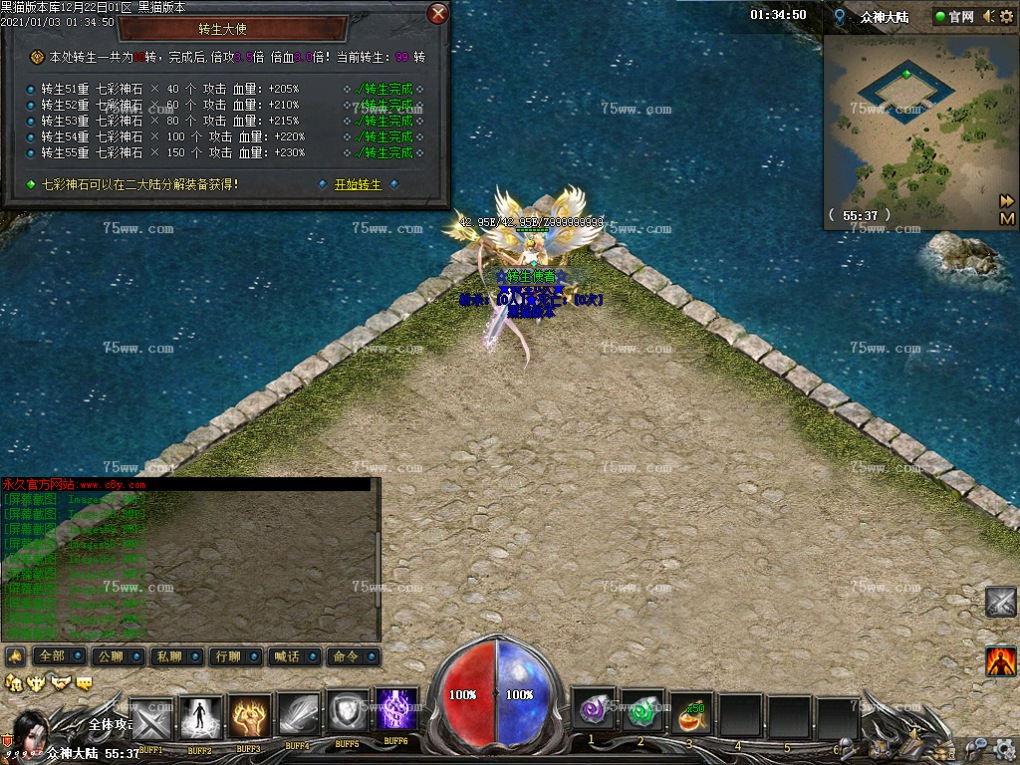This screenshot has height=765, width=1020.
Task: Click the M button on the minimap
Action: tap(1007, 218)
